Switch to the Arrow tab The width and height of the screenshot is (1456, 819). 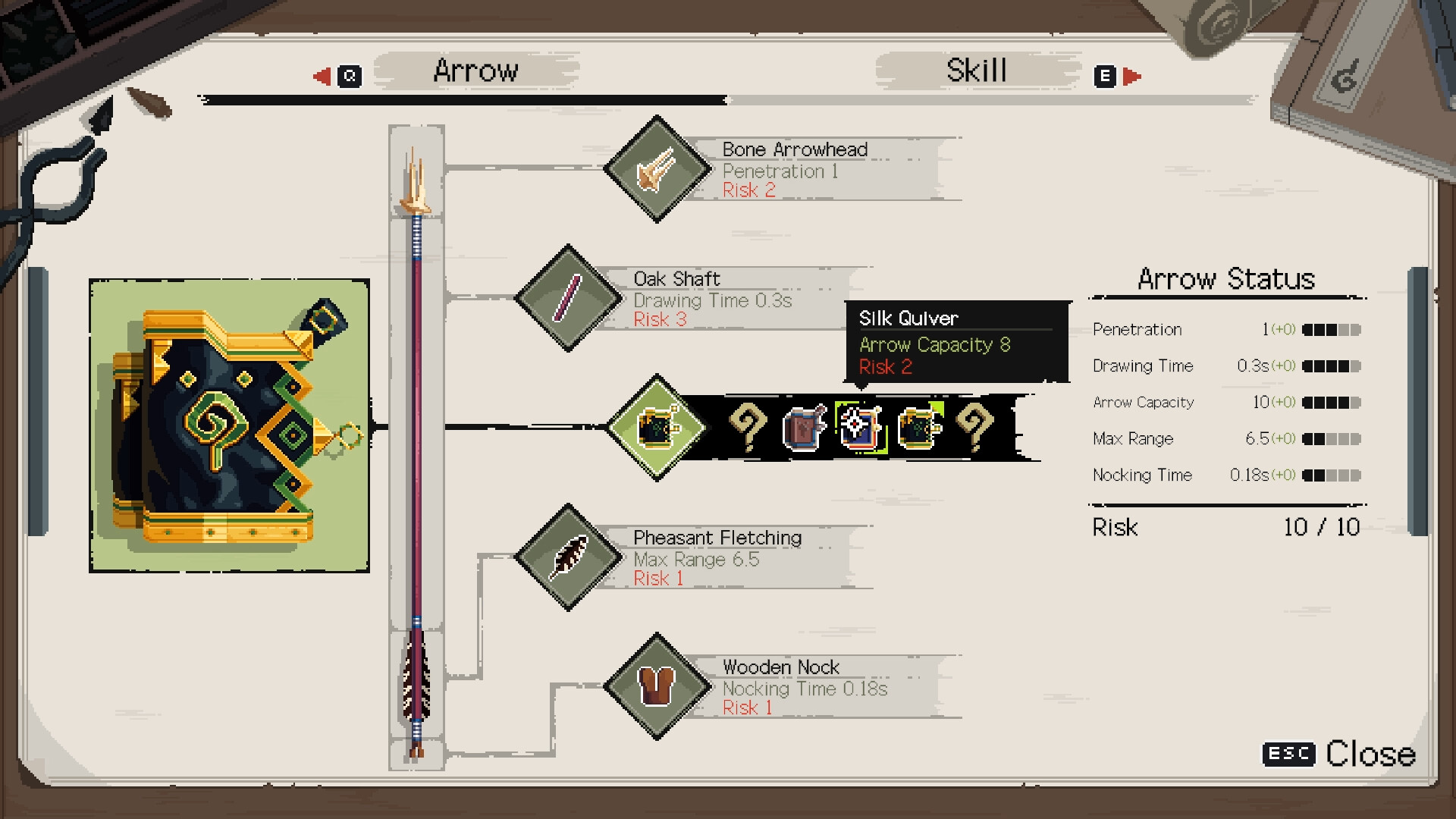point(475,70)
